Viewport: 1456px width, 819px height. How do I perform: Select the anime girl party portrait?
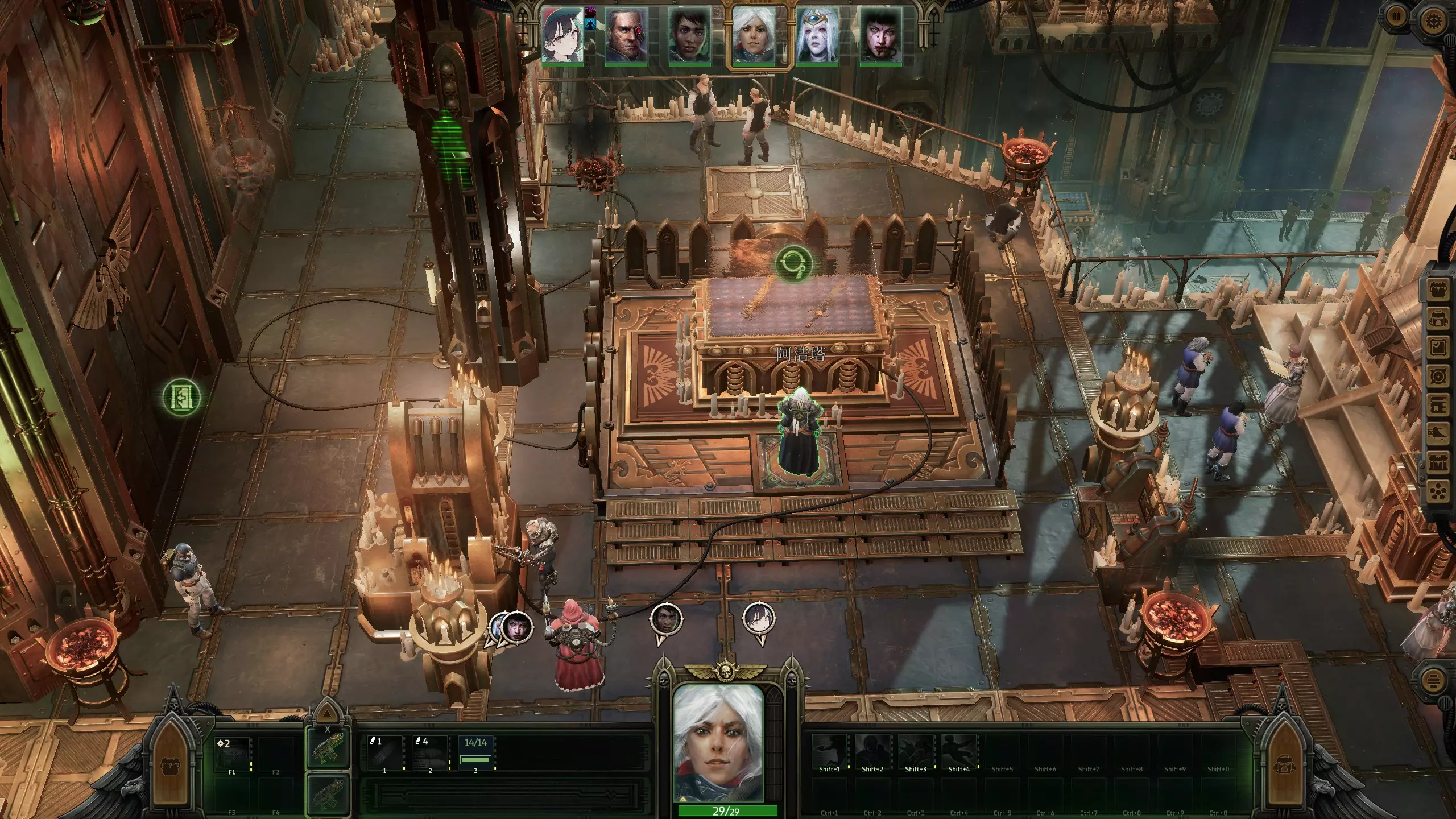click(x=562, y=35)
